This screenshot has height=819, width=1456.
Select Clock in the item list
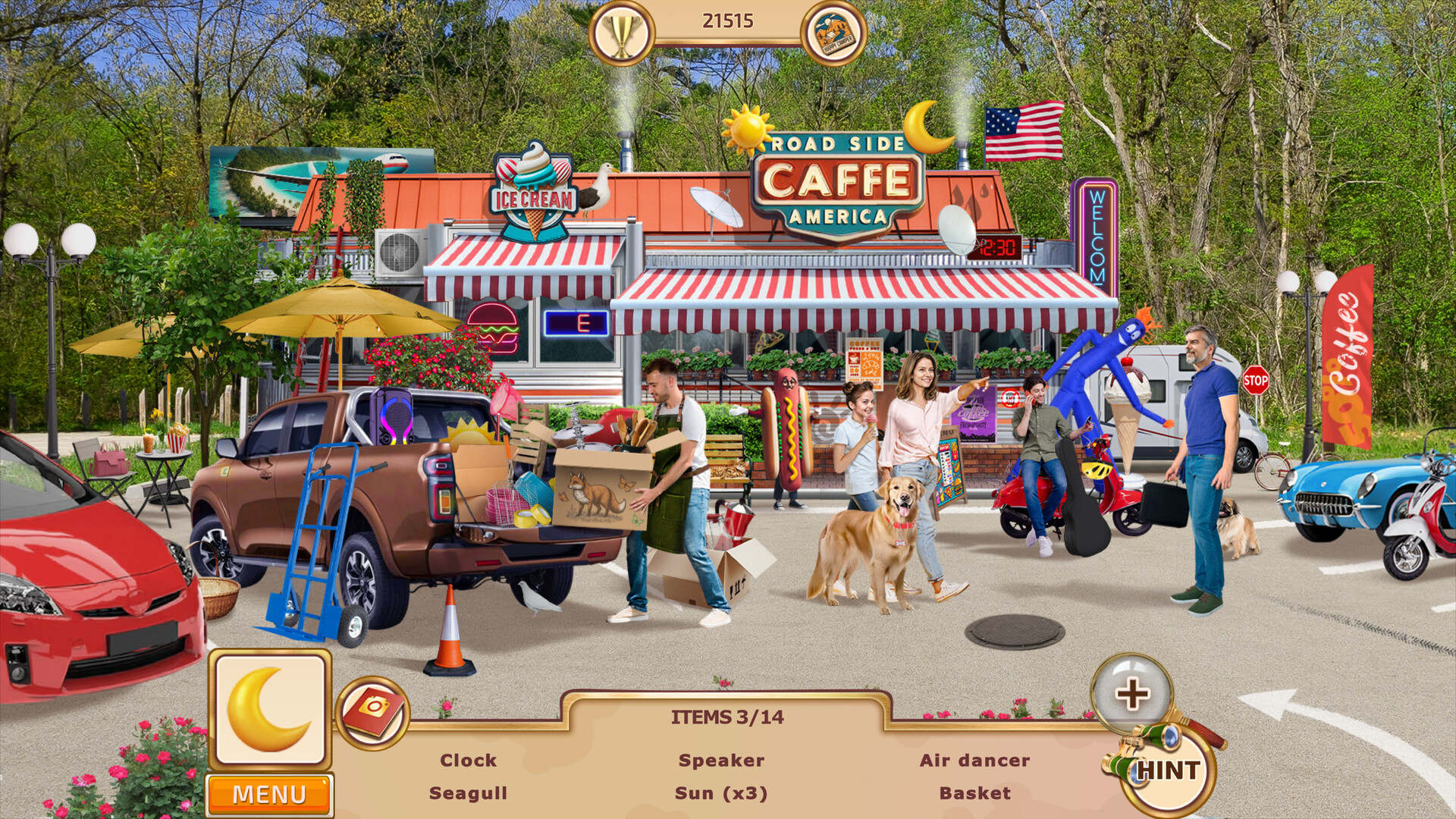click(468, 760)
